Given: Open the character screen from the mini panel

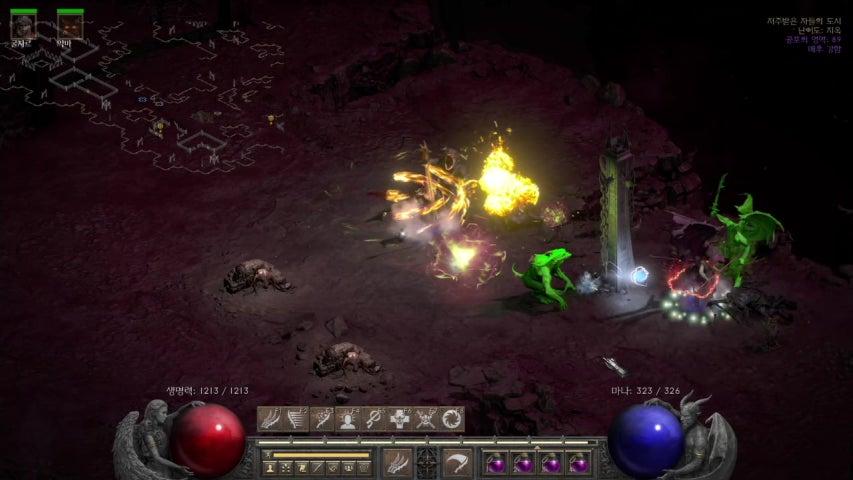Looking at the screenshot, I should pos(271,467).
